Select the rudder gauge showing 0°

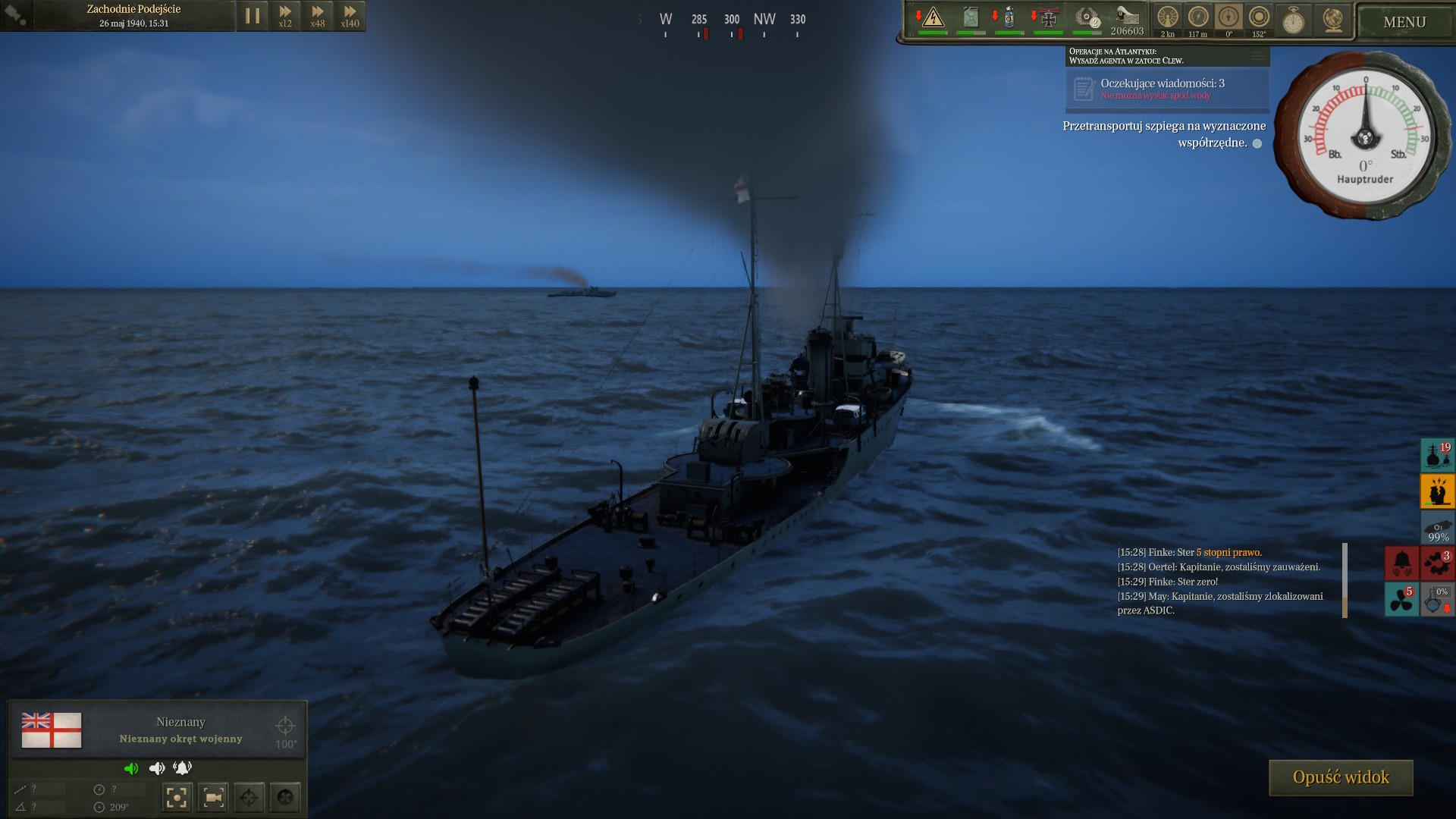click(1228, 17)
